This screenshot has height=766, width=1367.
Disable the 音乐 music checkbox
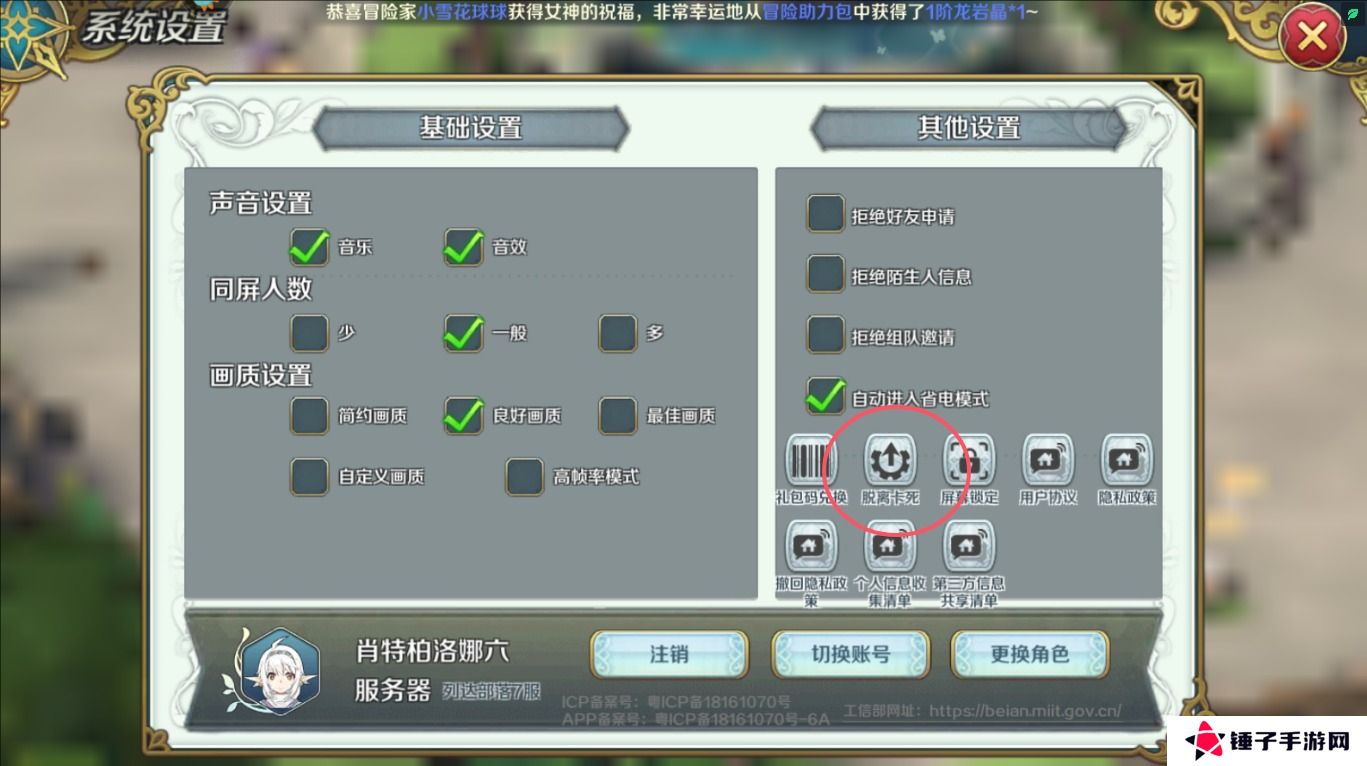pyautogui.click(x=309, y=247)
